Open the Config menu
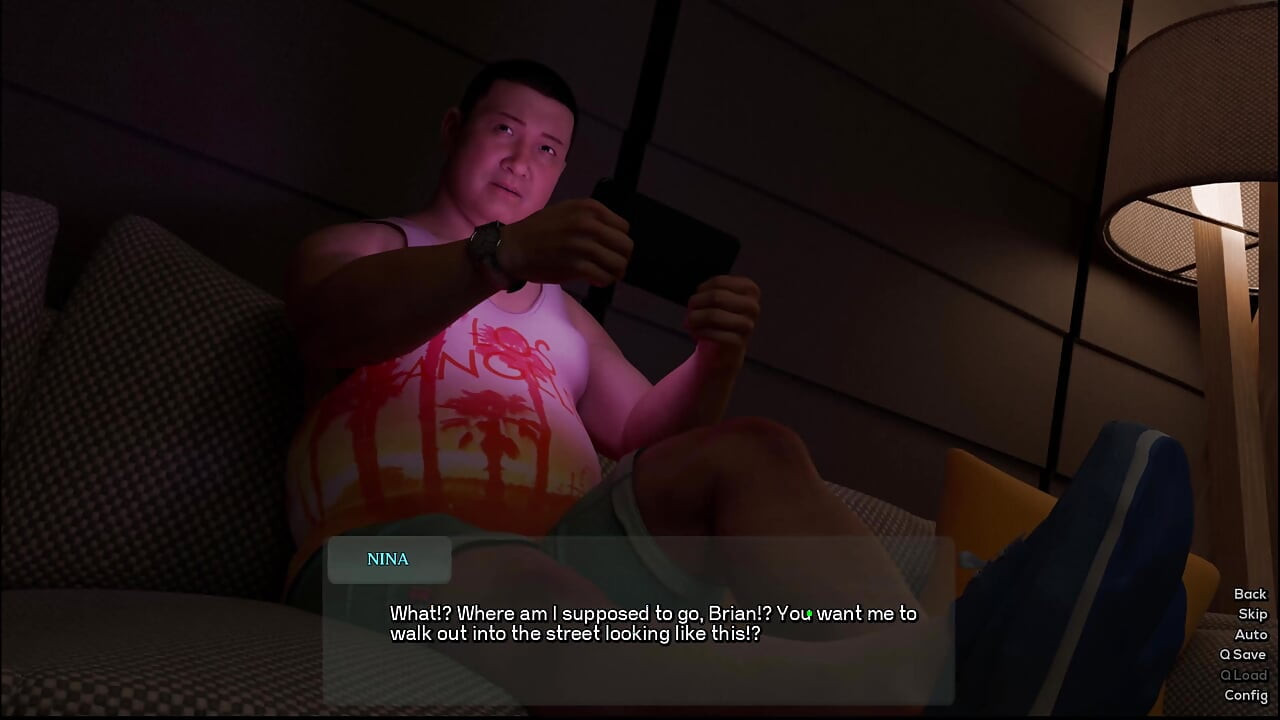The image size is (1280, 720). (1246, 695)
